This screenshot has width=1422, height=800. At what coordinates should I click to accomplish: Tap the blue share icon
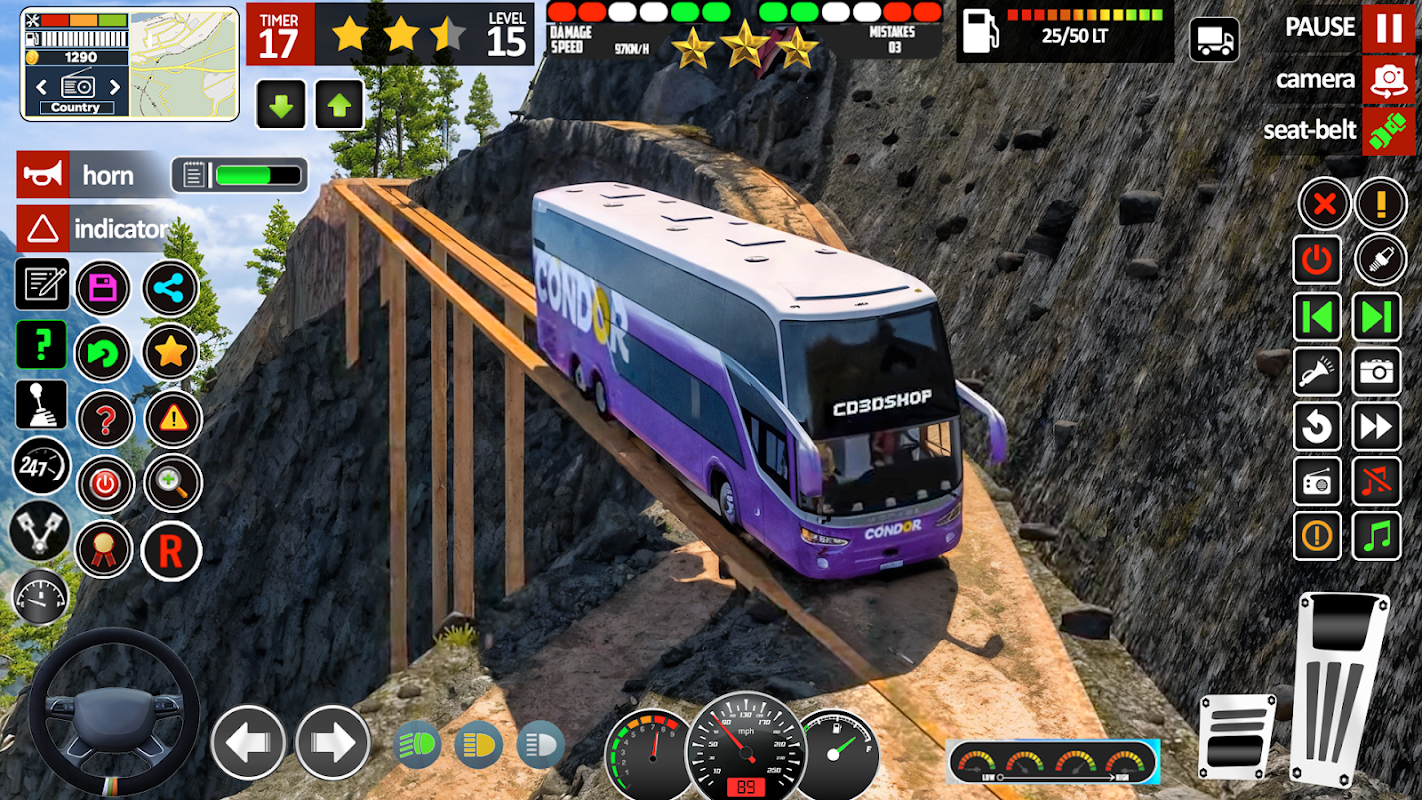point(171,289)
